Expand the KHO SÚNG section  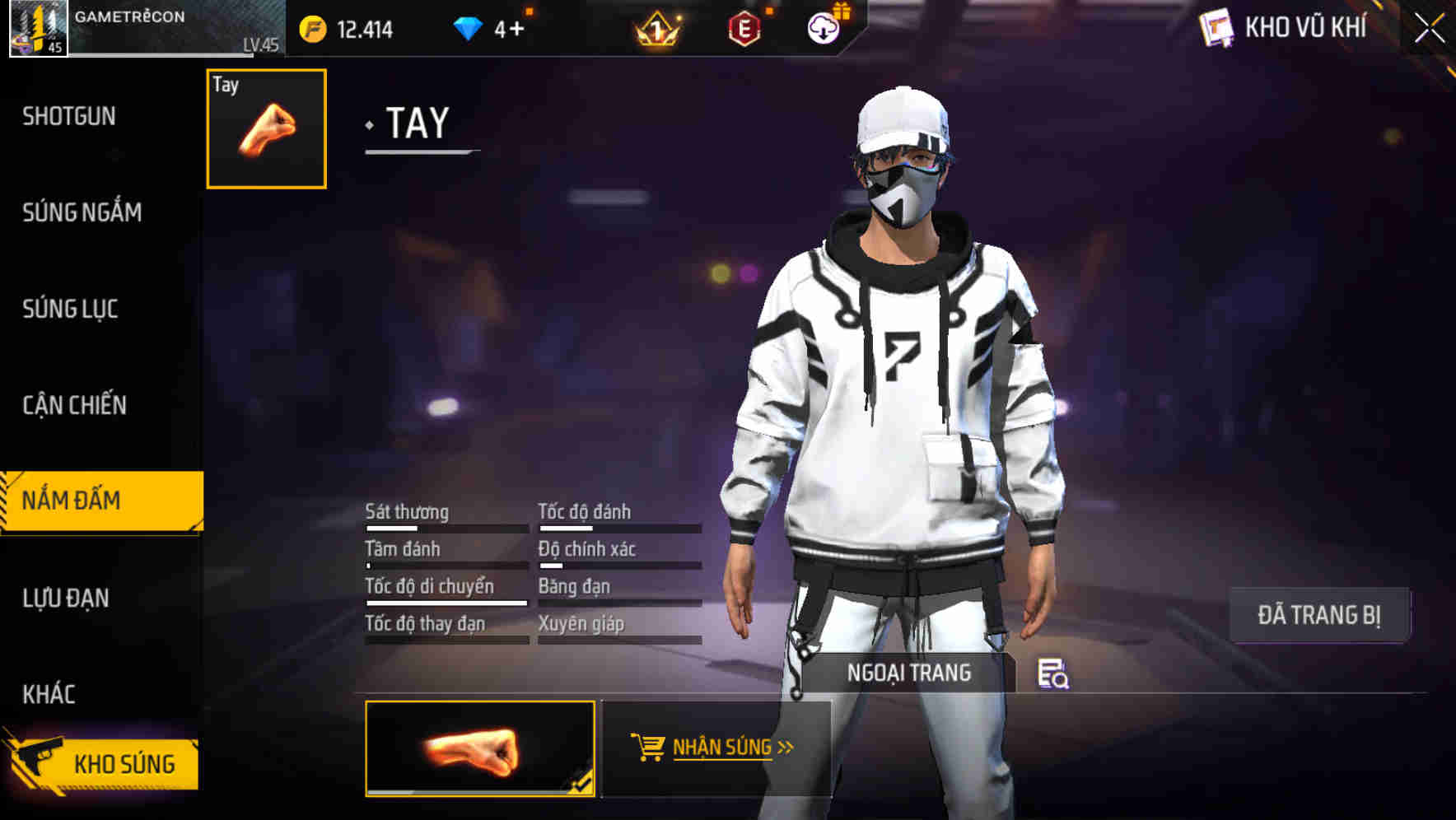(x=124, y=762)
